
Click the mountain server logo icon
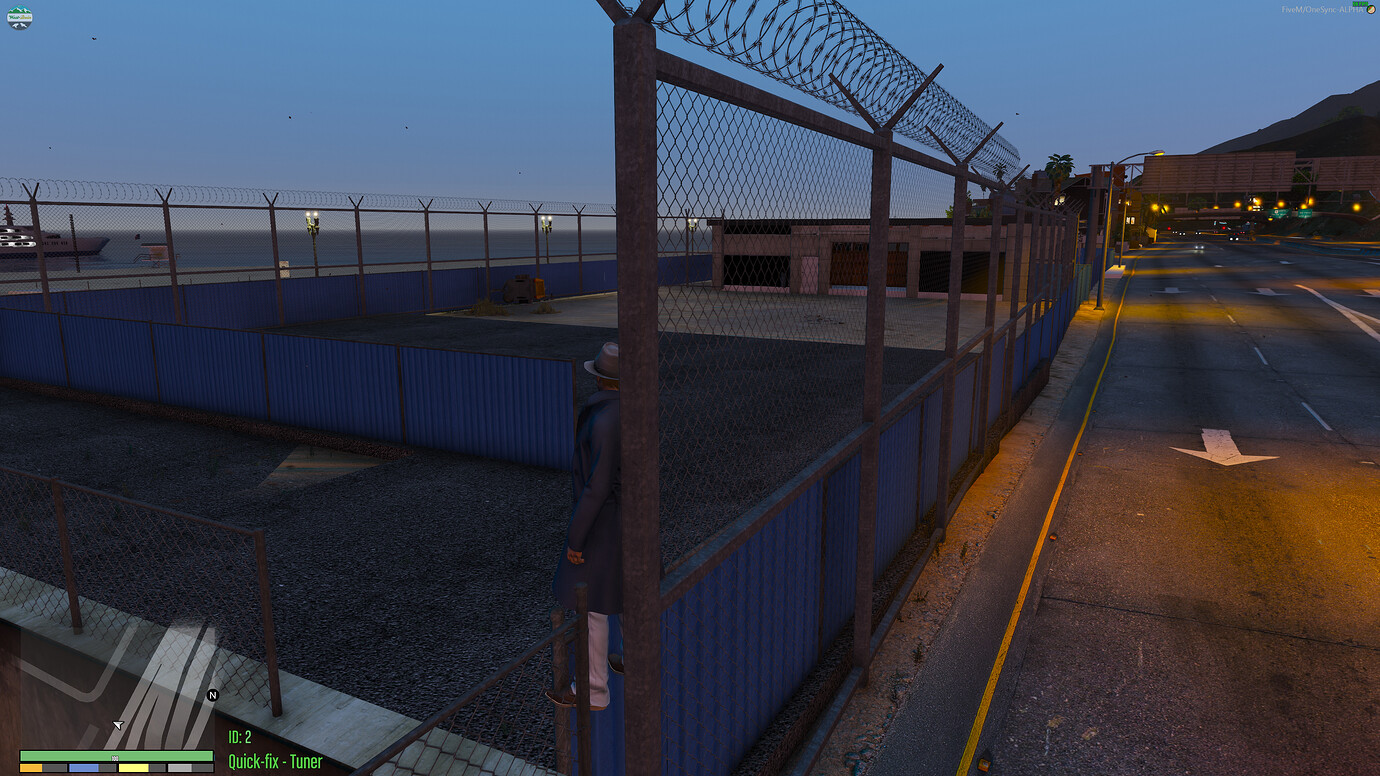[x=21, y=17]
